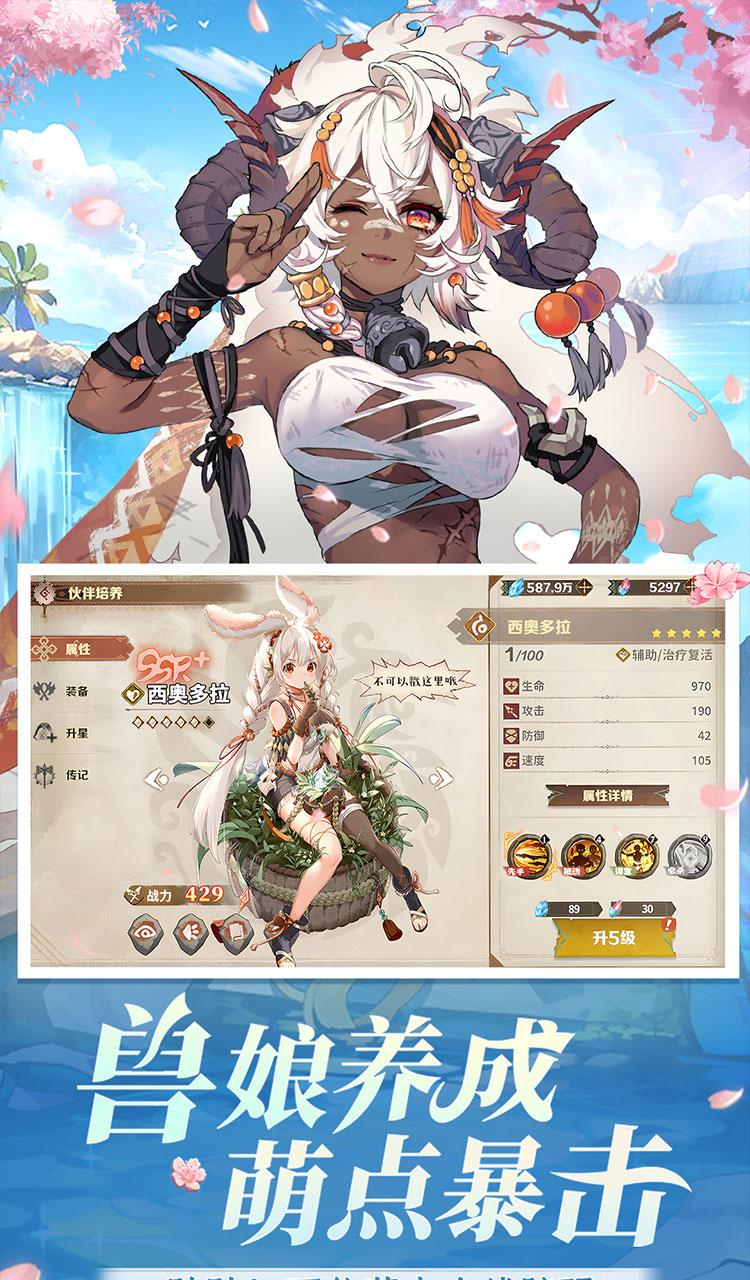Select the greyed-out locked skill icon
The height and width of the screenshot is (1280, 750).
[690, 856]
